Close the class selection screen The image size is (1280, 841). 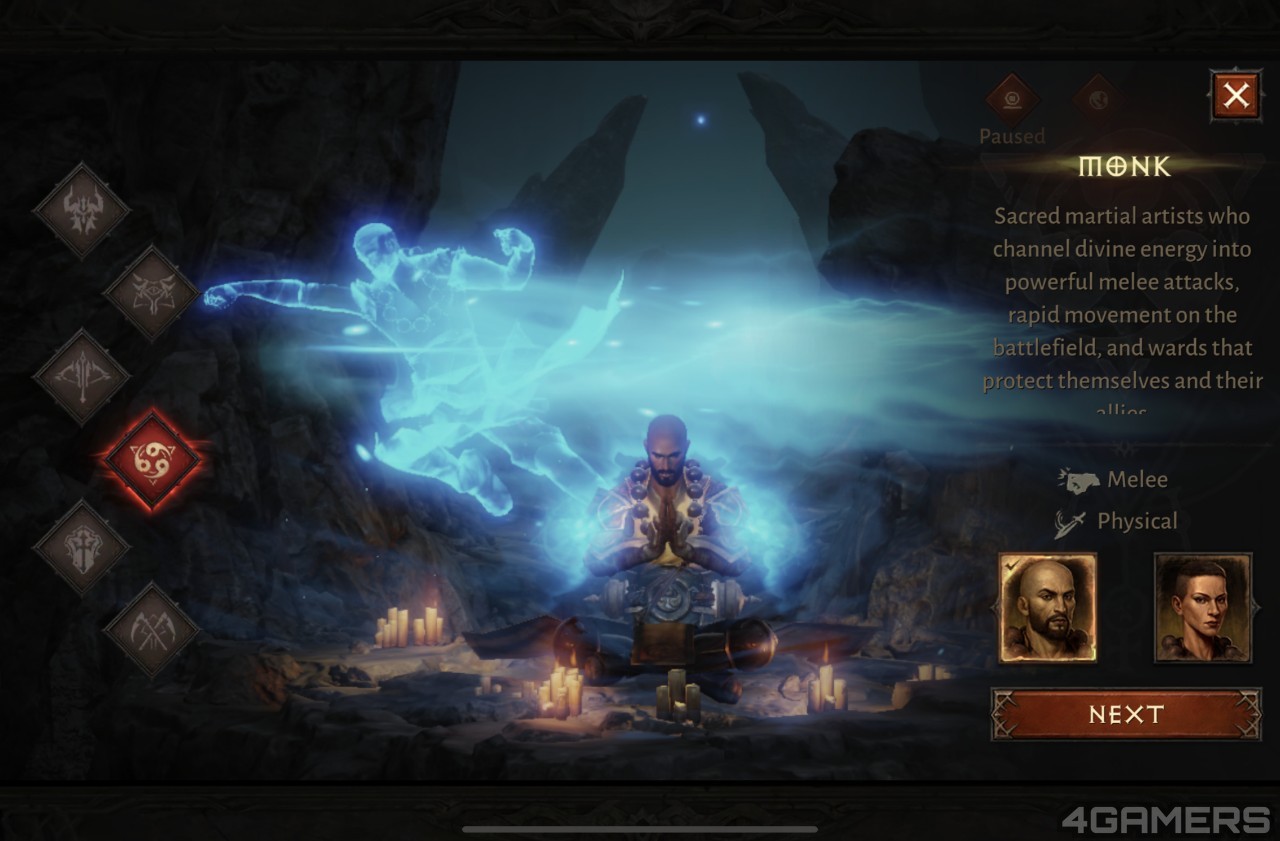[1236, 96]
